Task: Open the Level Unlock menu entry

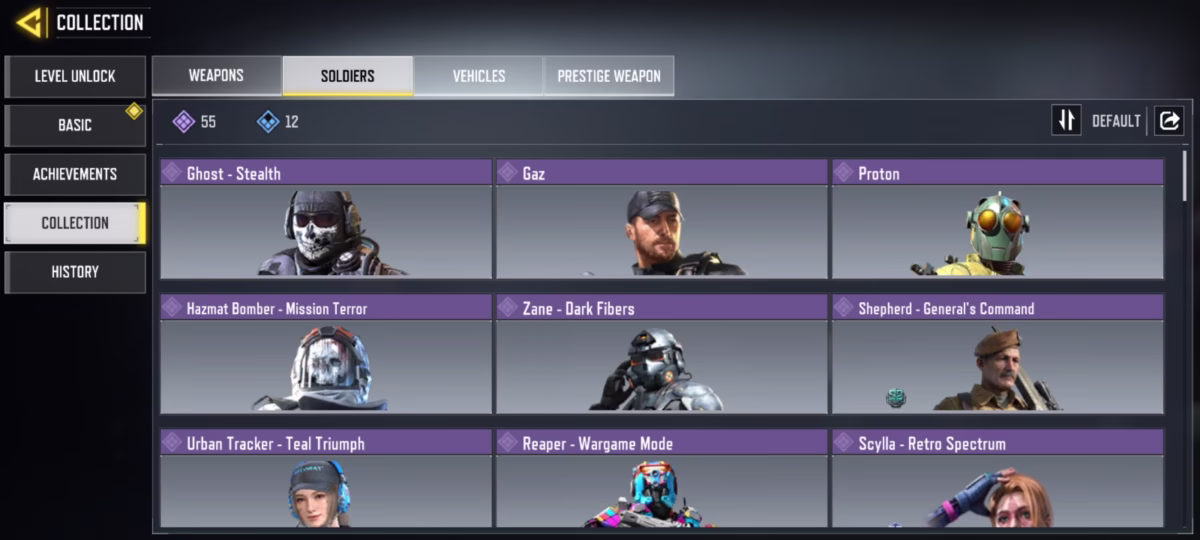Action: 75,77
